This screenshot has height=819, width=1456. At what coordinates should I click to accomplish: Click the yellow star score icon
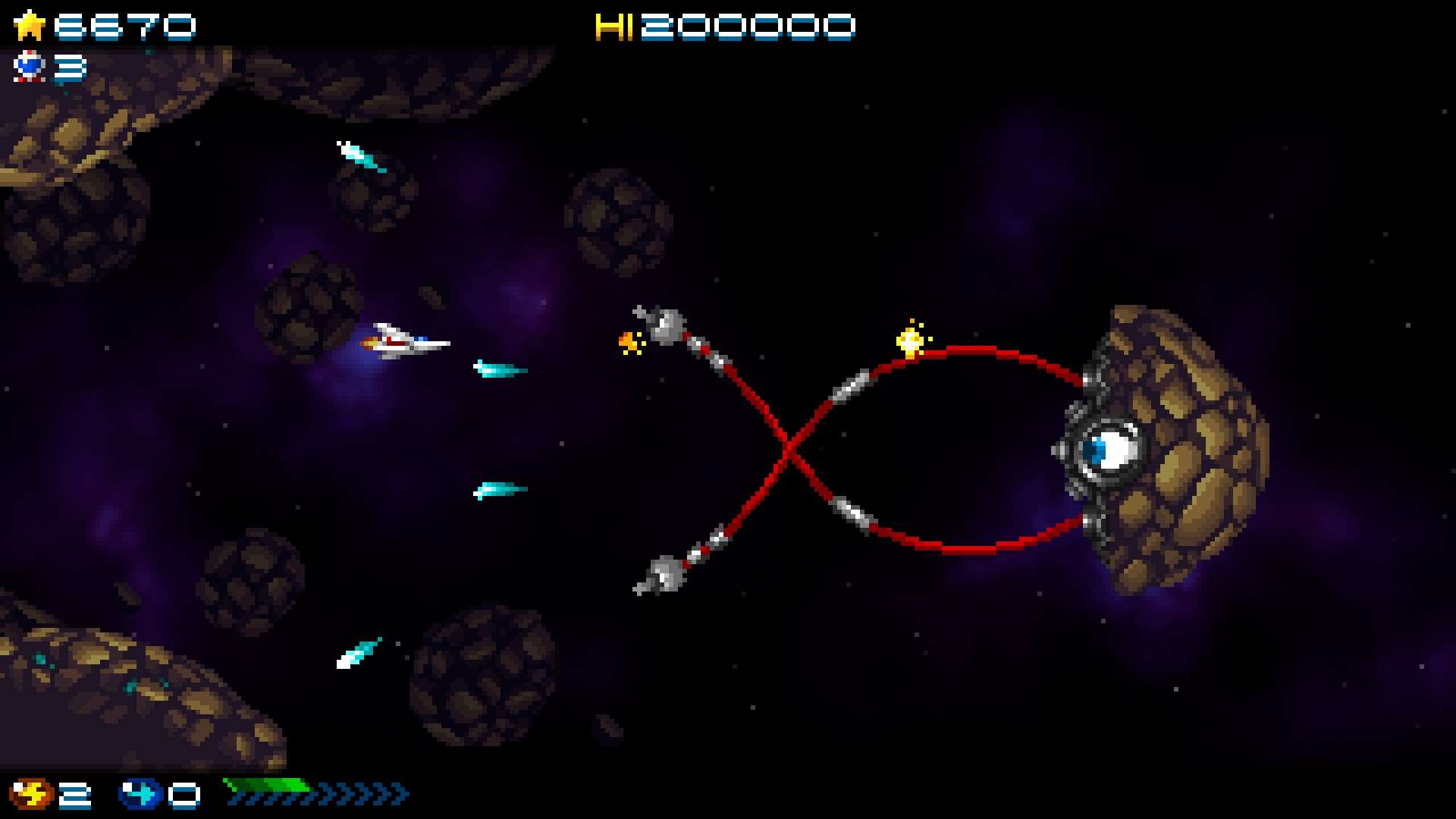(x=30, y=26)
